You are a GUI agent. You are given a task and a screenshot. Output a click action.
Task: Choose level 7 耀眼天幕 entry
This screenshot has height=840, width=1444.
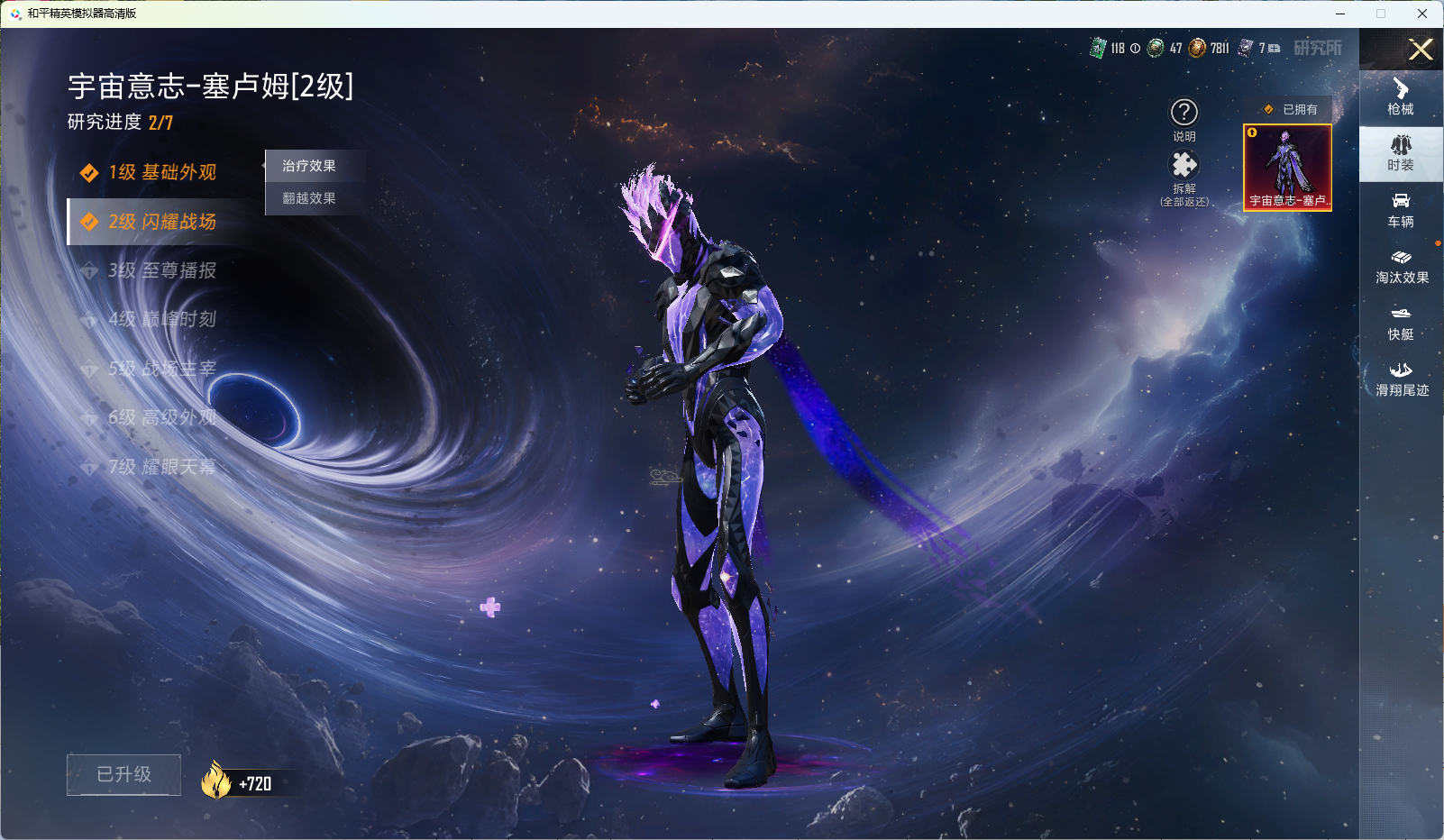(161, 467)
